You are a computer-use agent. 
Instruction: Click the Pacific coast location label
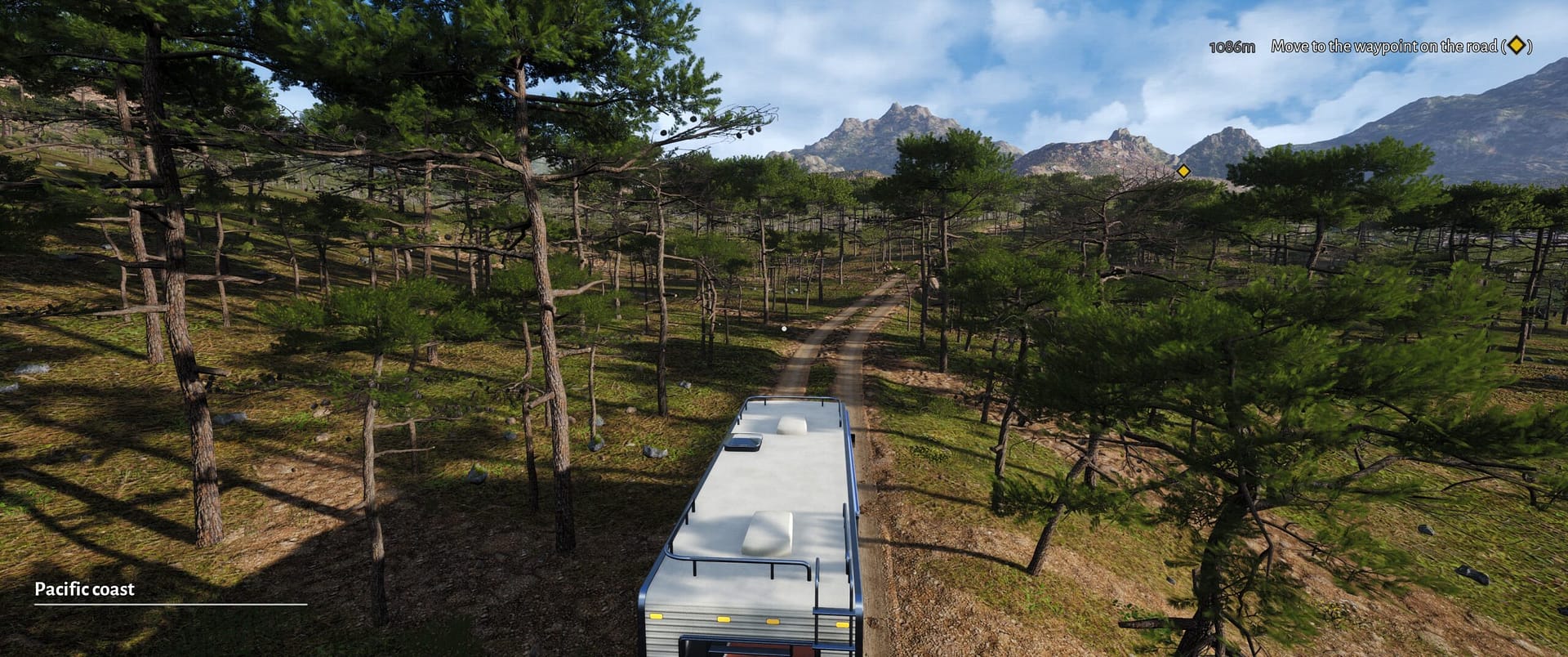point(84,589)
